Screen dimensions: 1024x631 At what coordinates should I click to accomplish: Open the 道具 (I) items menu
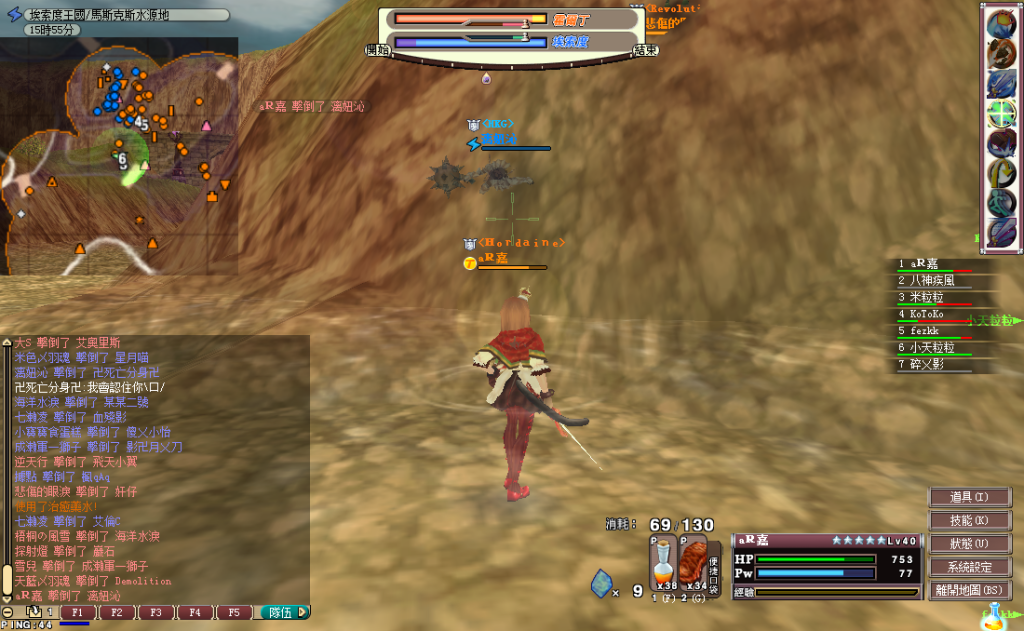(968, 497)
